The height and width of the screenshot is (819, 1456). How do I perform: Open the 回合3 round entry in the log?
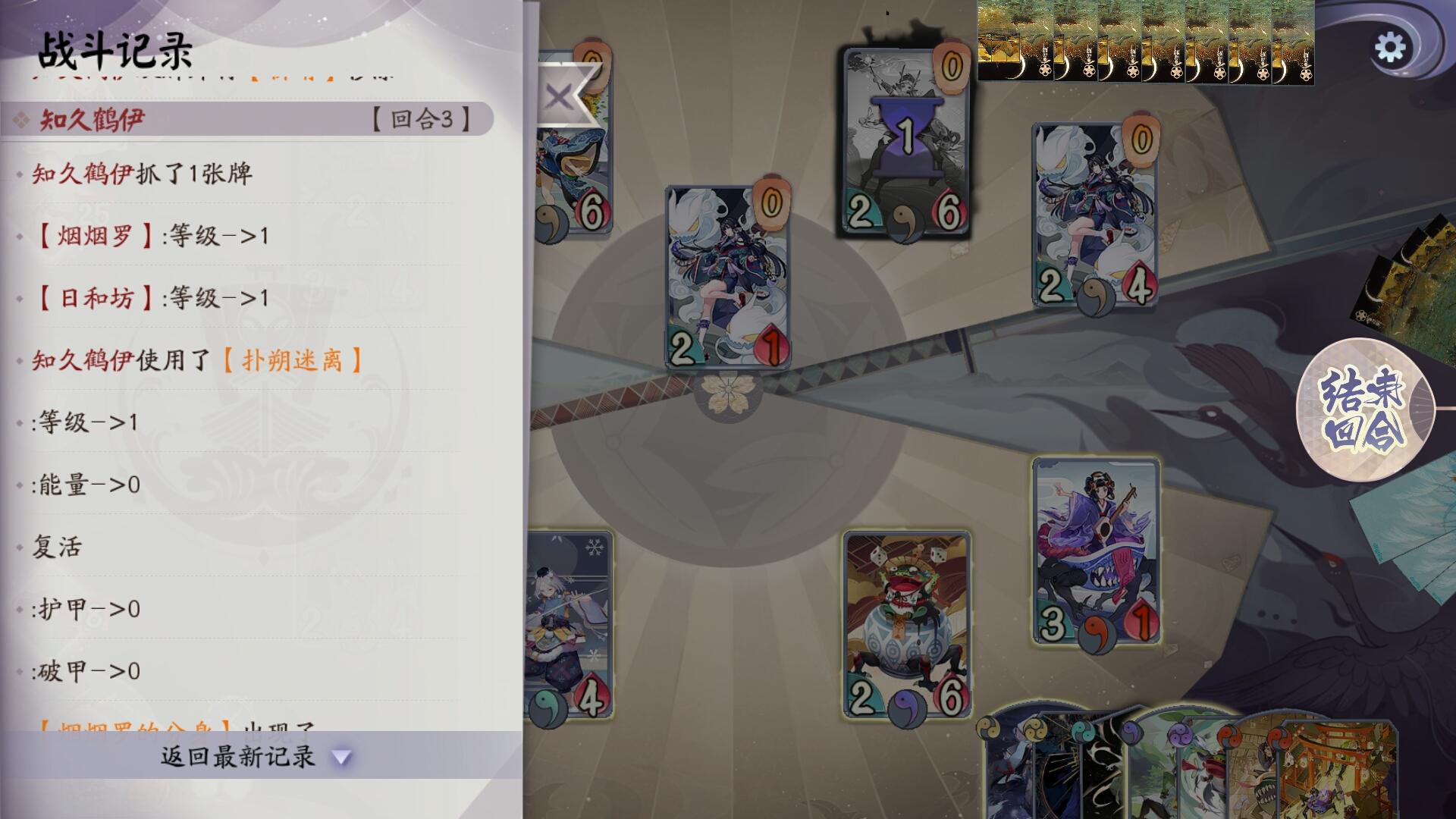421,119
